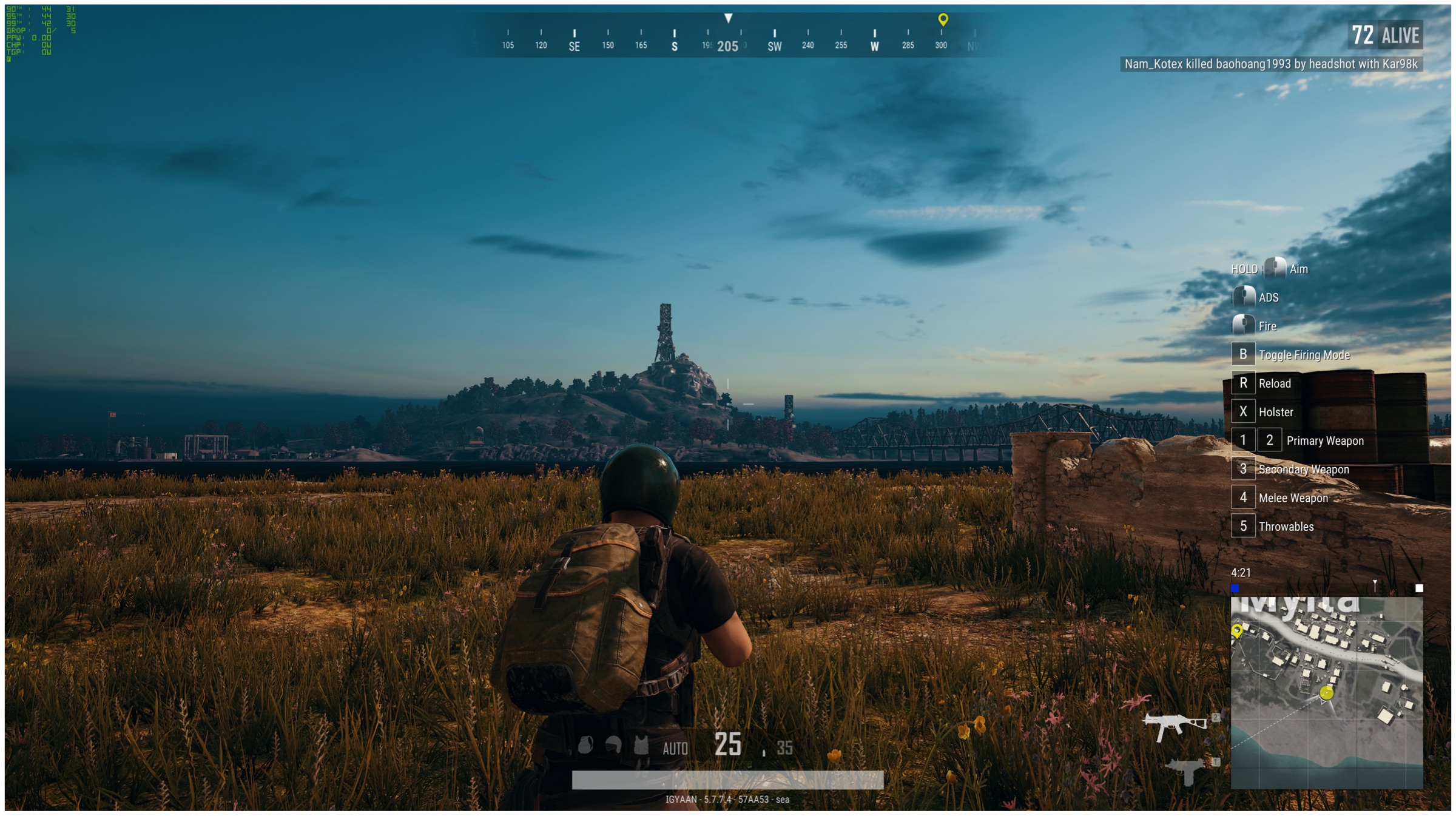Open the Mylta minimap
This screenshot has width=1456, height=816.
coord(1326,692)
